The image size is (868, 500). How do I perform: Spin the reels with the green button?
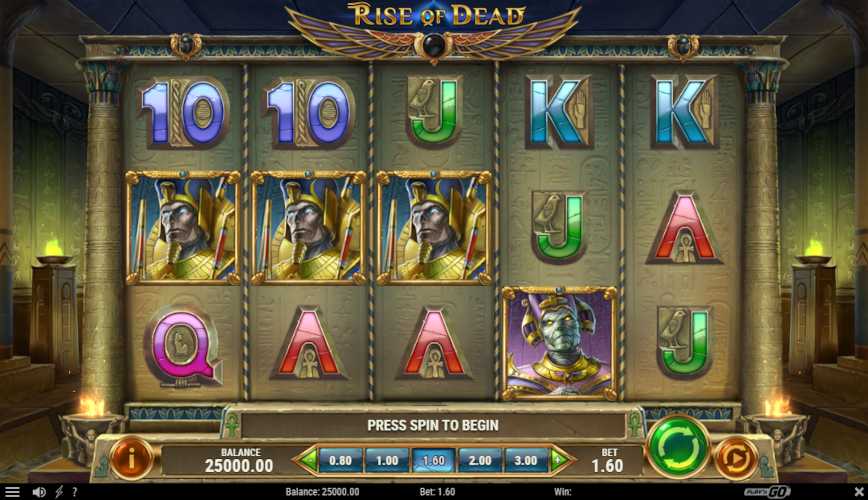(677, 446)
